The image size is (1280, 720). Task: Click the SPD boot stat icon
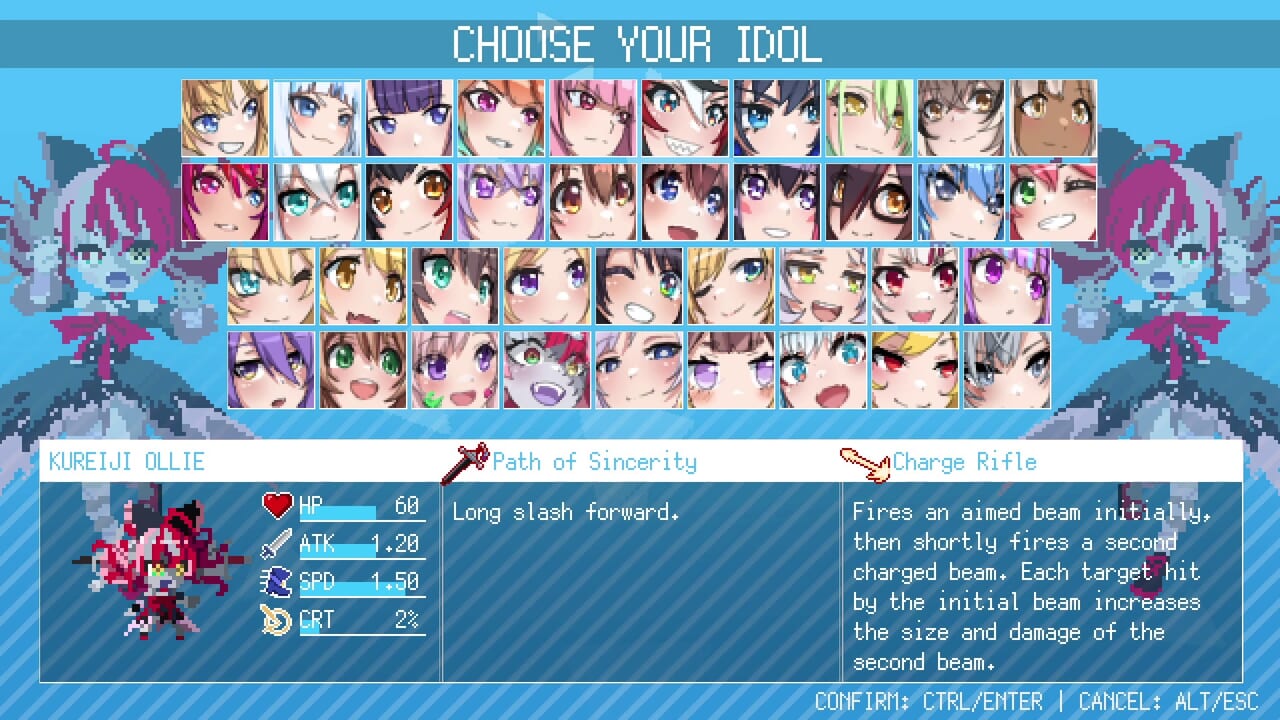coord(278,581)
